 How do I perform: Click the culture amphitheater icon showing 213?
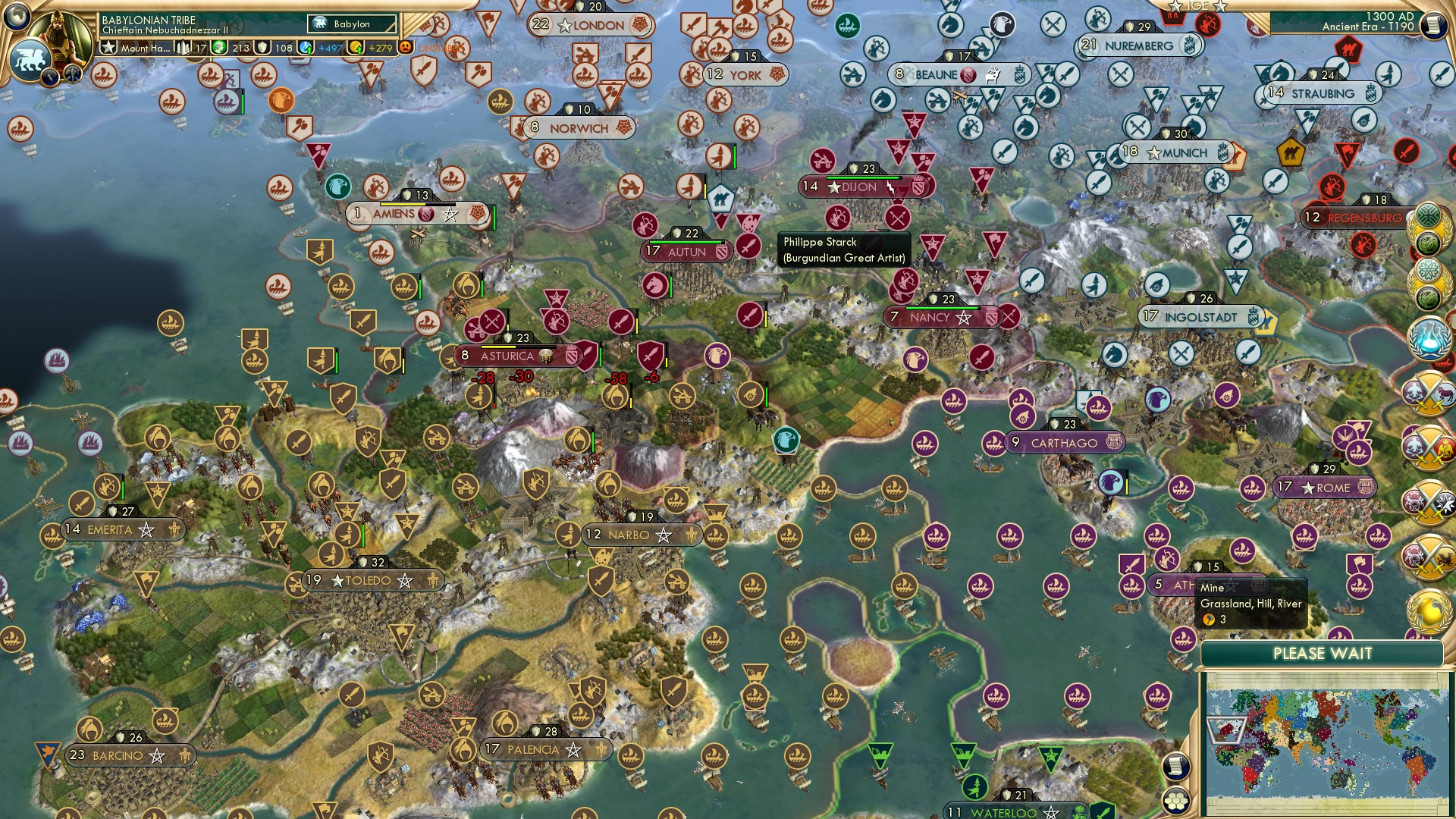click(x=219, y=49)
